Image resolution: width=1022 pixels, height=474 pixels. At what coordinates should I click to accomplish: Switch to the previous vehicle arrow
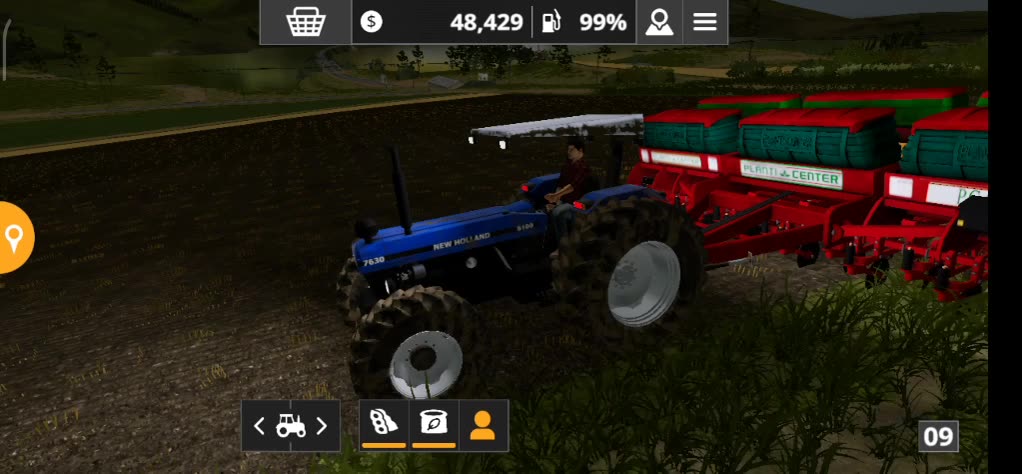259,426
